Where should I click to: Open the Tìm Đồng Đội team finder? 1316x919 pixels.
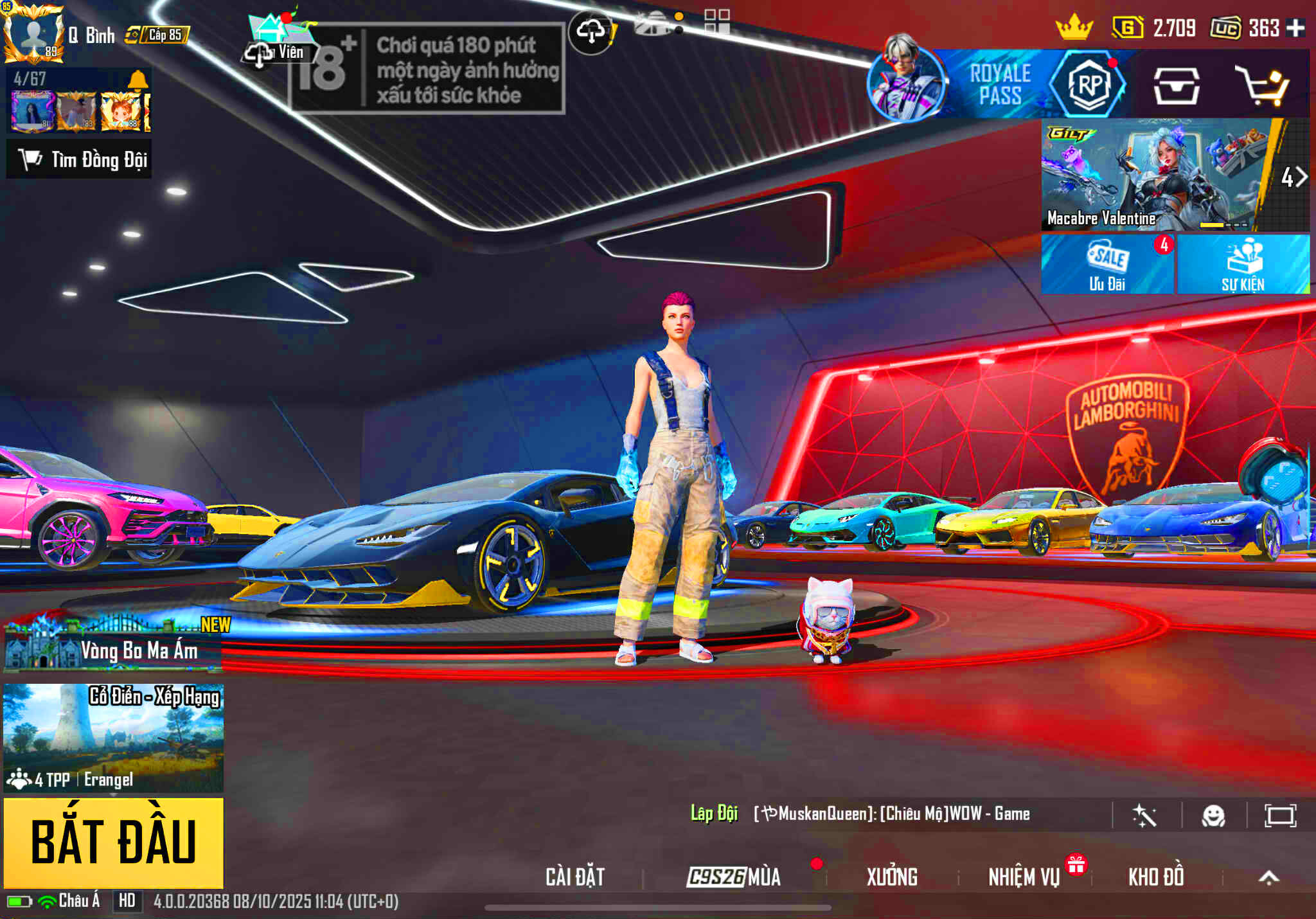(79, 159)
